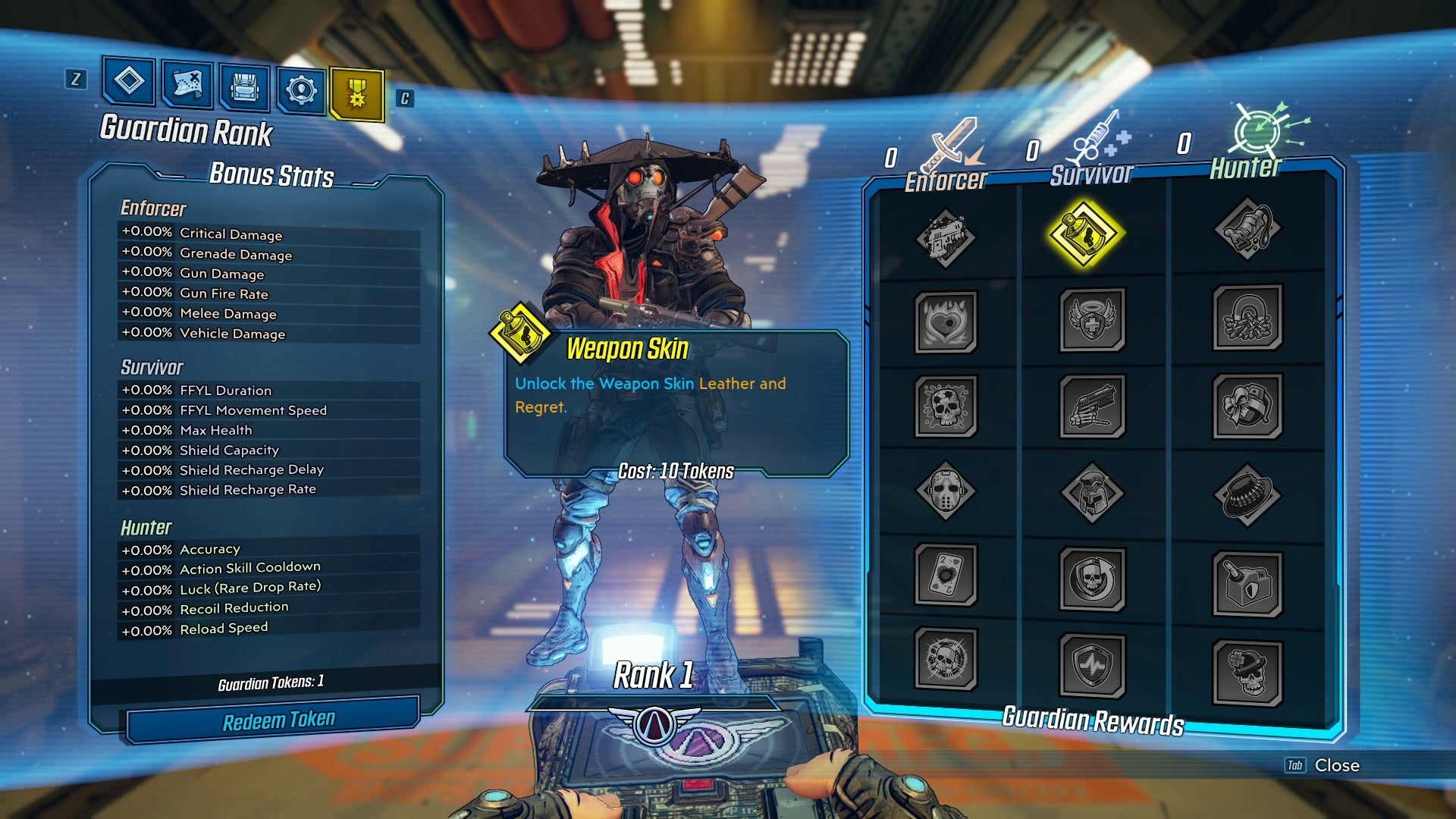
Task: Choose the grenade with ribbon bow reward
Action: pyautogui.click(x=1247, y=406)
